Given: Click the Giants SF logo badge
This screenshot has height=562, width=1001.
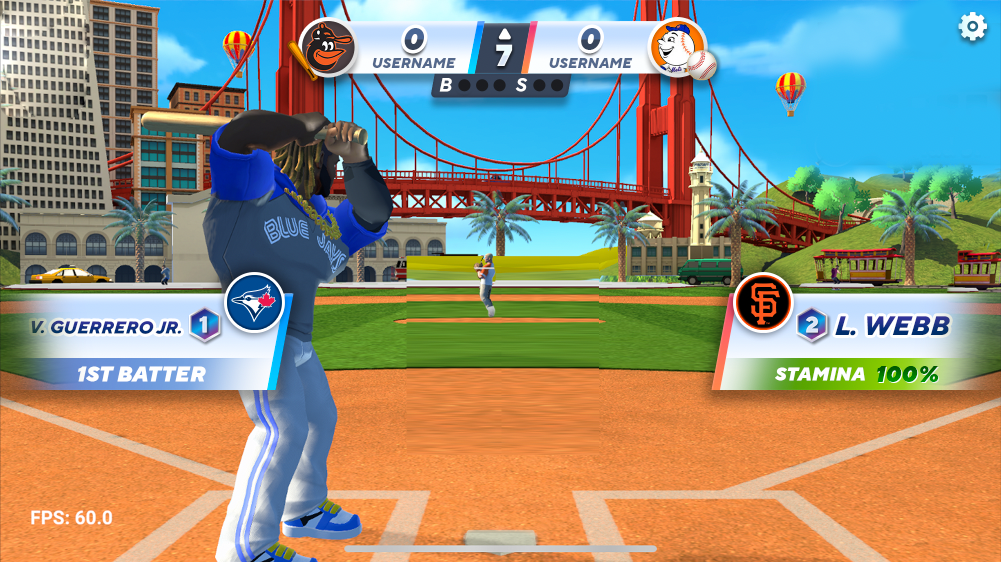Looking at the screenshot, I should coord(762,302).
